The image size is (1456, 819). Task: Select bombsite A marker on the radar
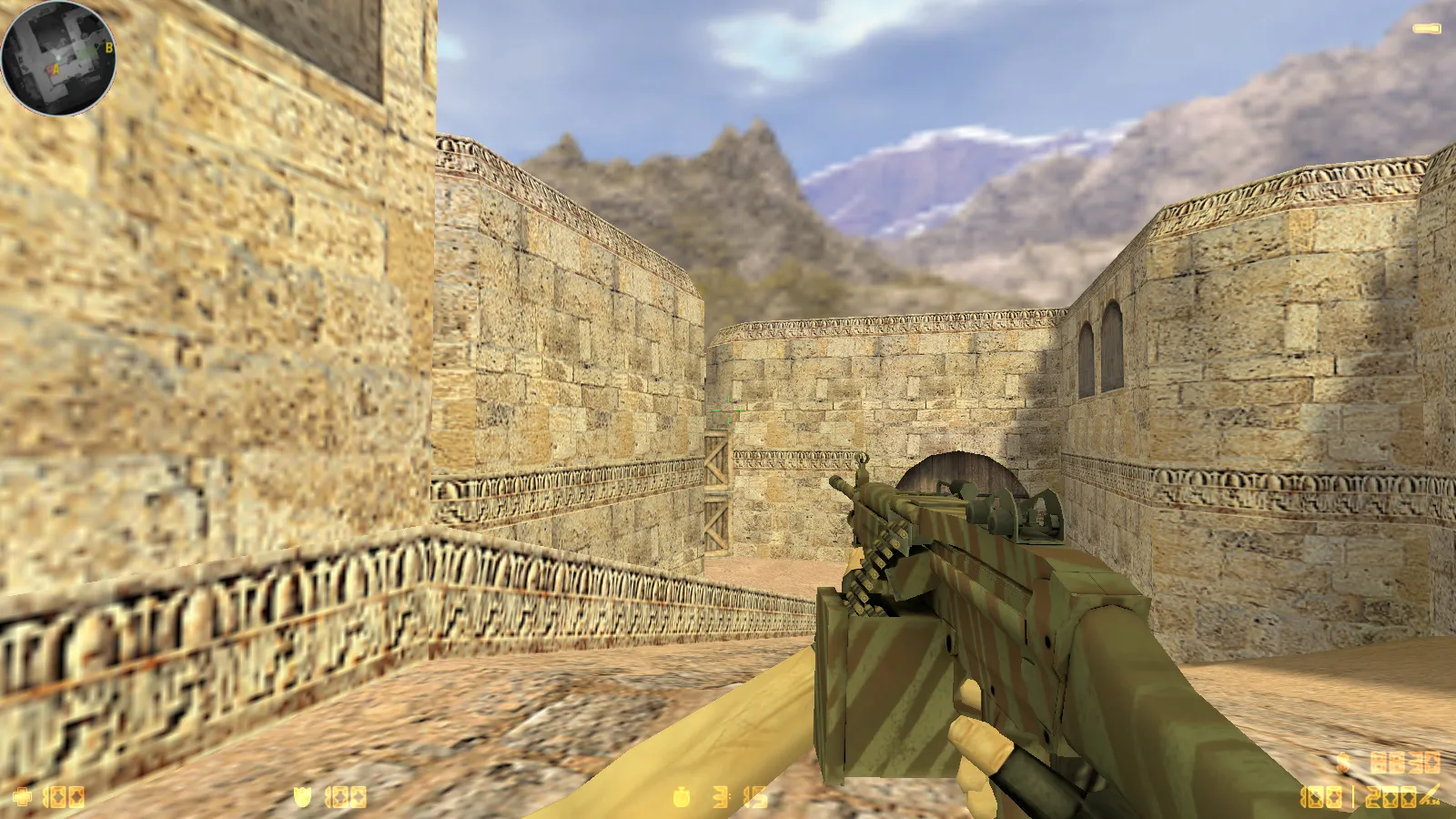[x=56, y=68]
